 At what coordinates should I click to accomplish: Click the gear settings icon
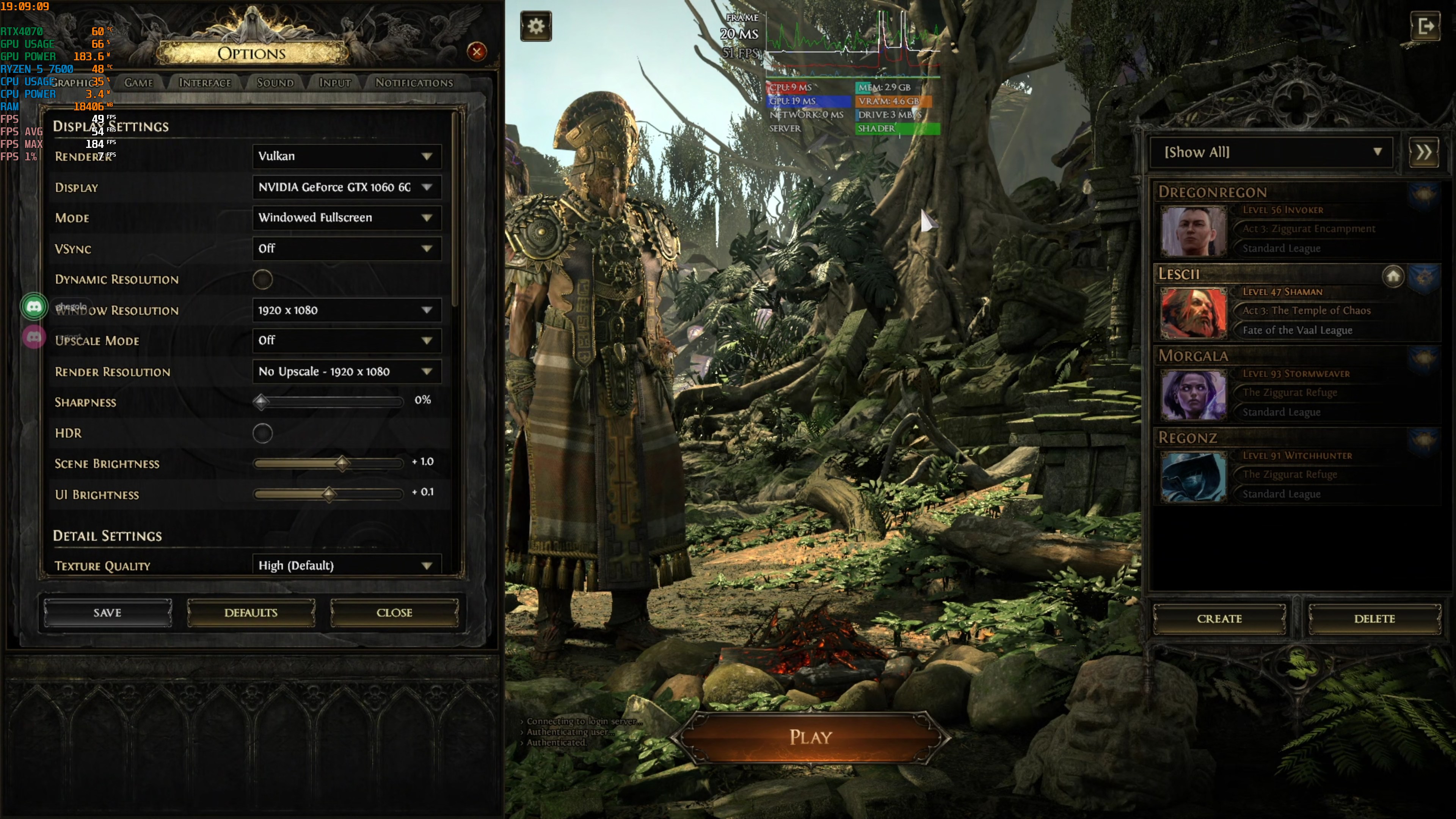point(536,26)
